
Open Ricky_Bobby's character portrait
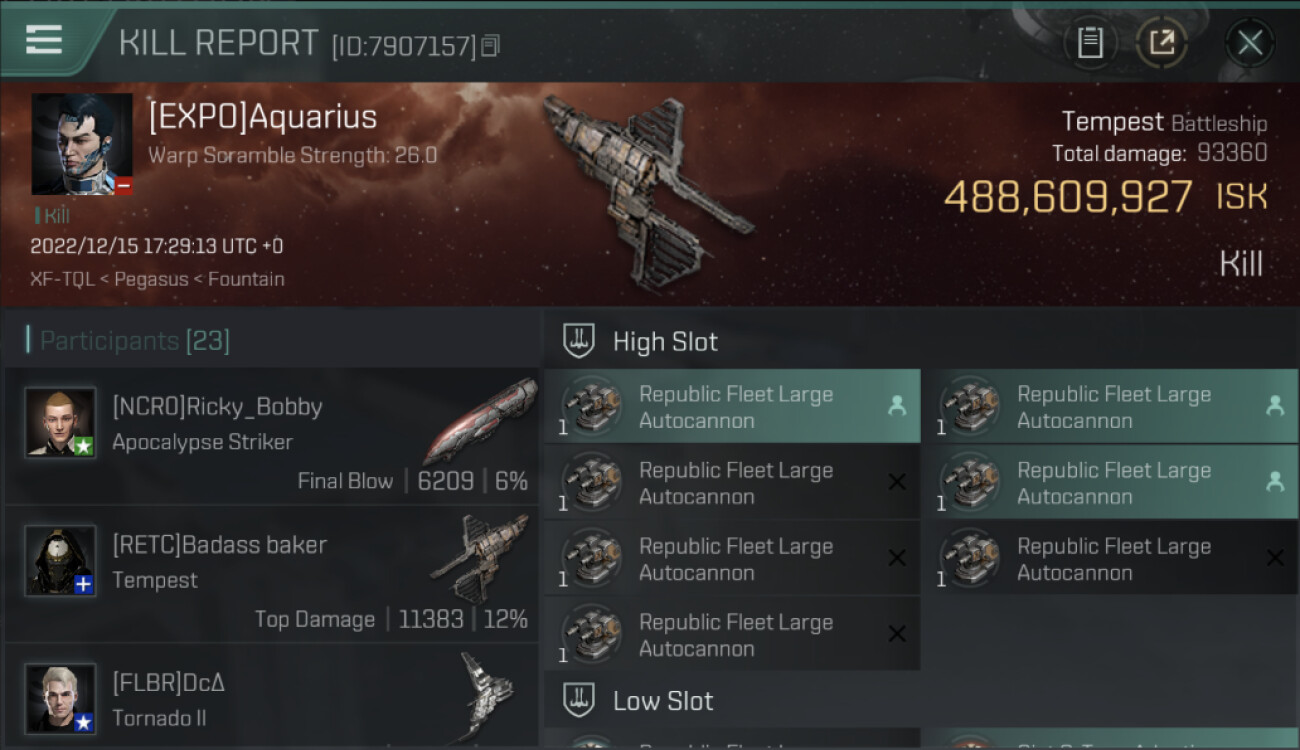tap(60, 422)
